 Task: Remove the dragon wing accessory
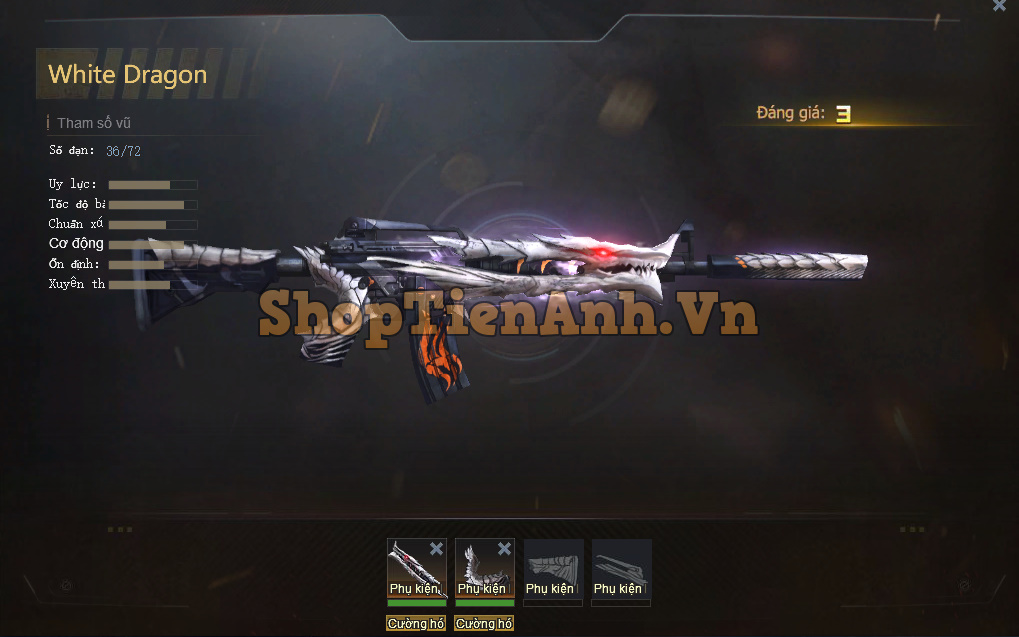(x=504, y=548)
